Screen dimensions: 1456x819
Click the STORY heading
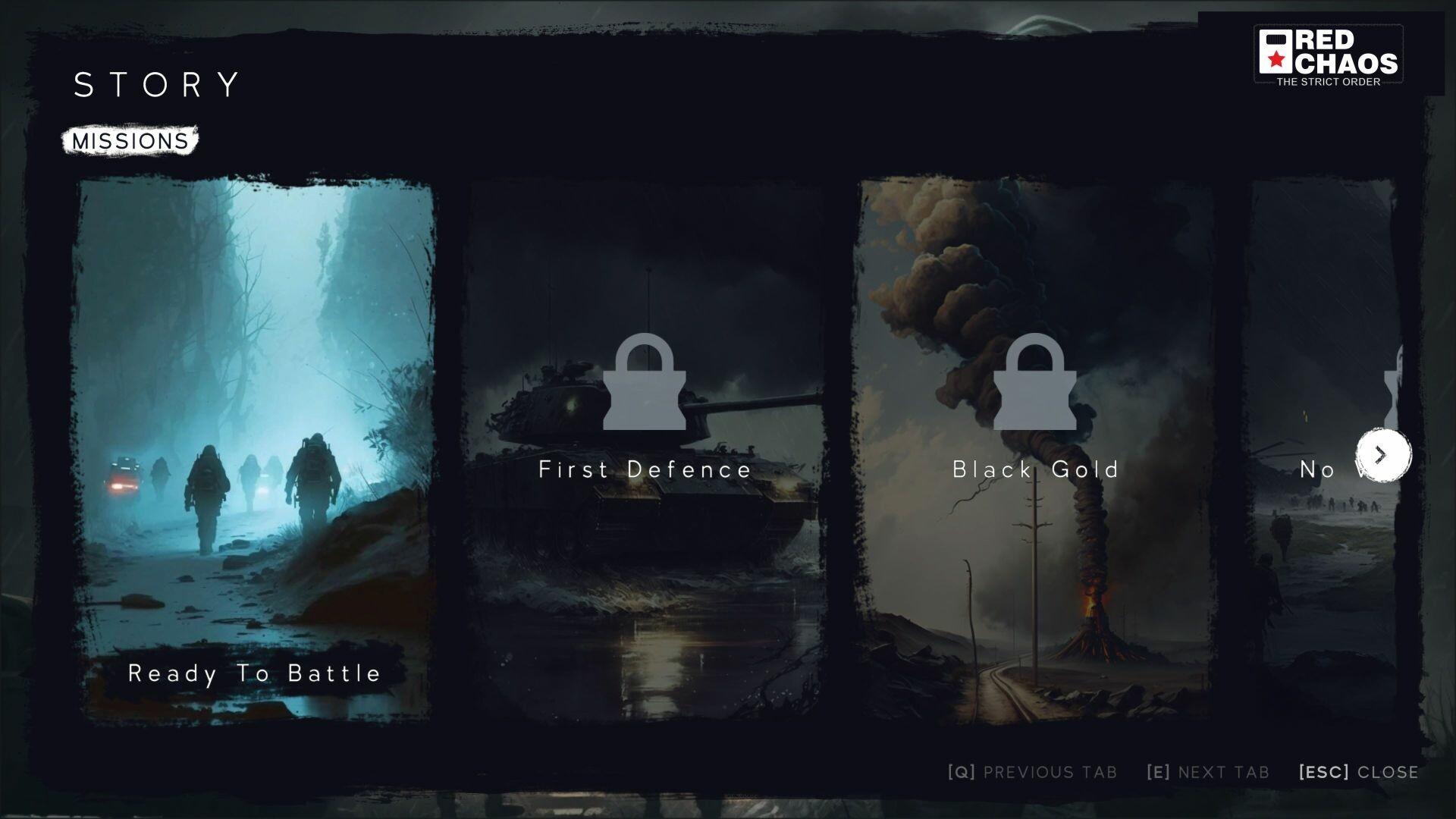[155, 85]
